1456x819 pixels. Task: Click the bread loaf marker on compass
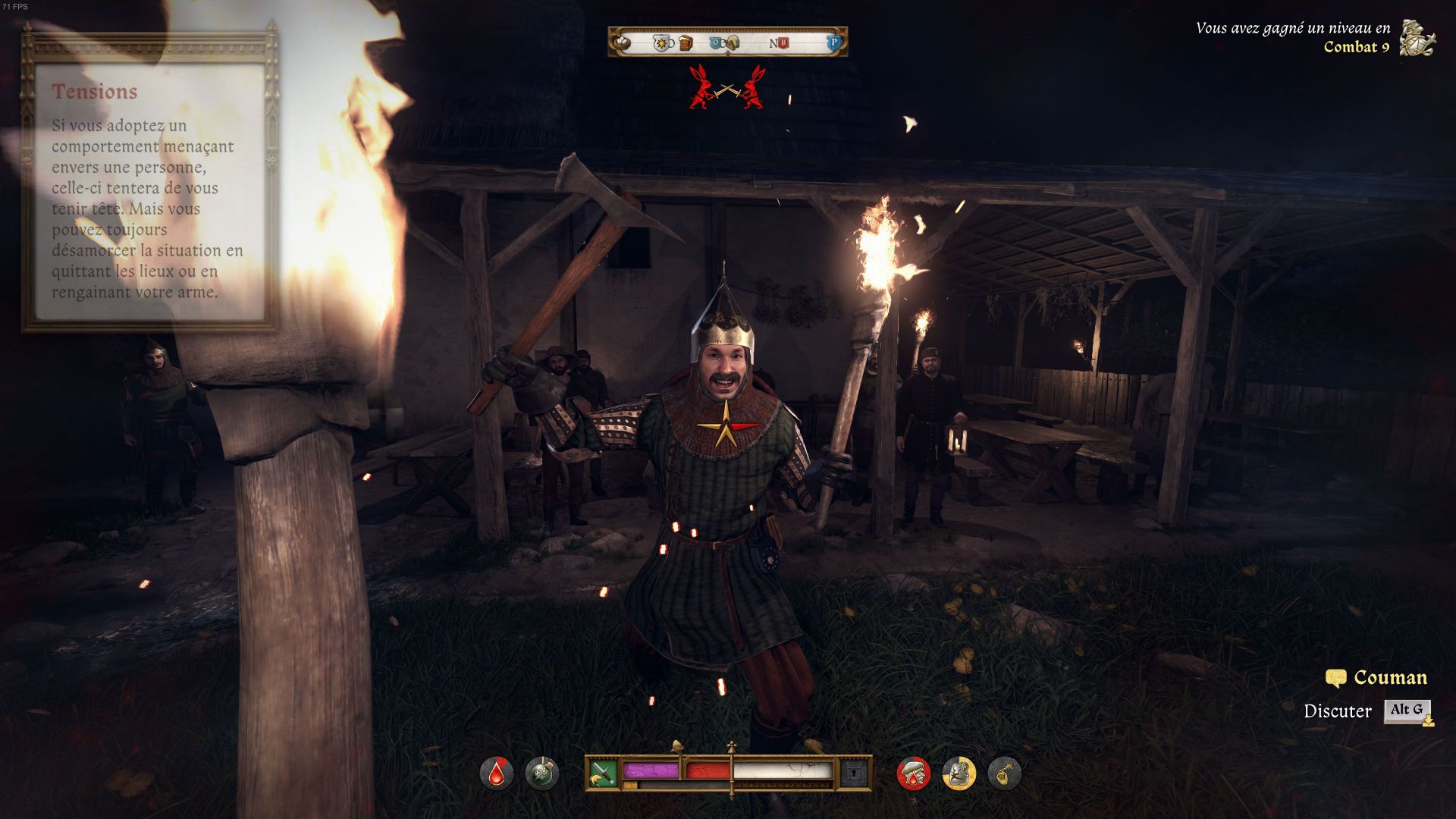[x=733, y=42]
